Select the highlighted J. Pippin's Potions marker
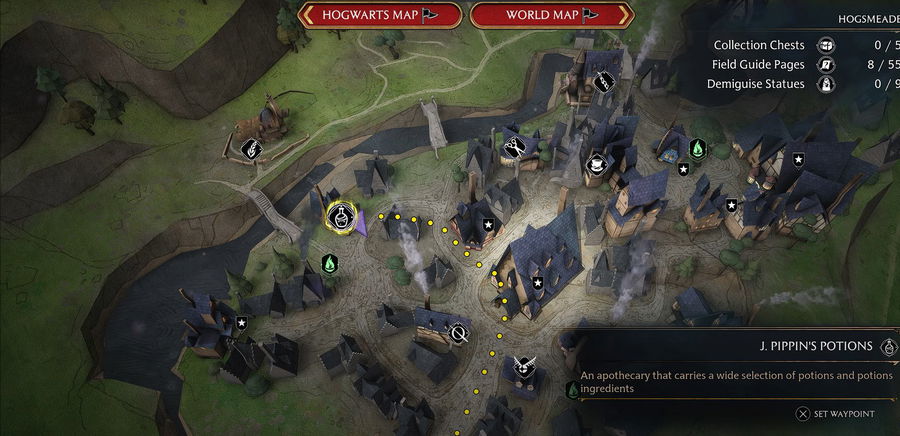The image size is (900, 436). [340, 215]
